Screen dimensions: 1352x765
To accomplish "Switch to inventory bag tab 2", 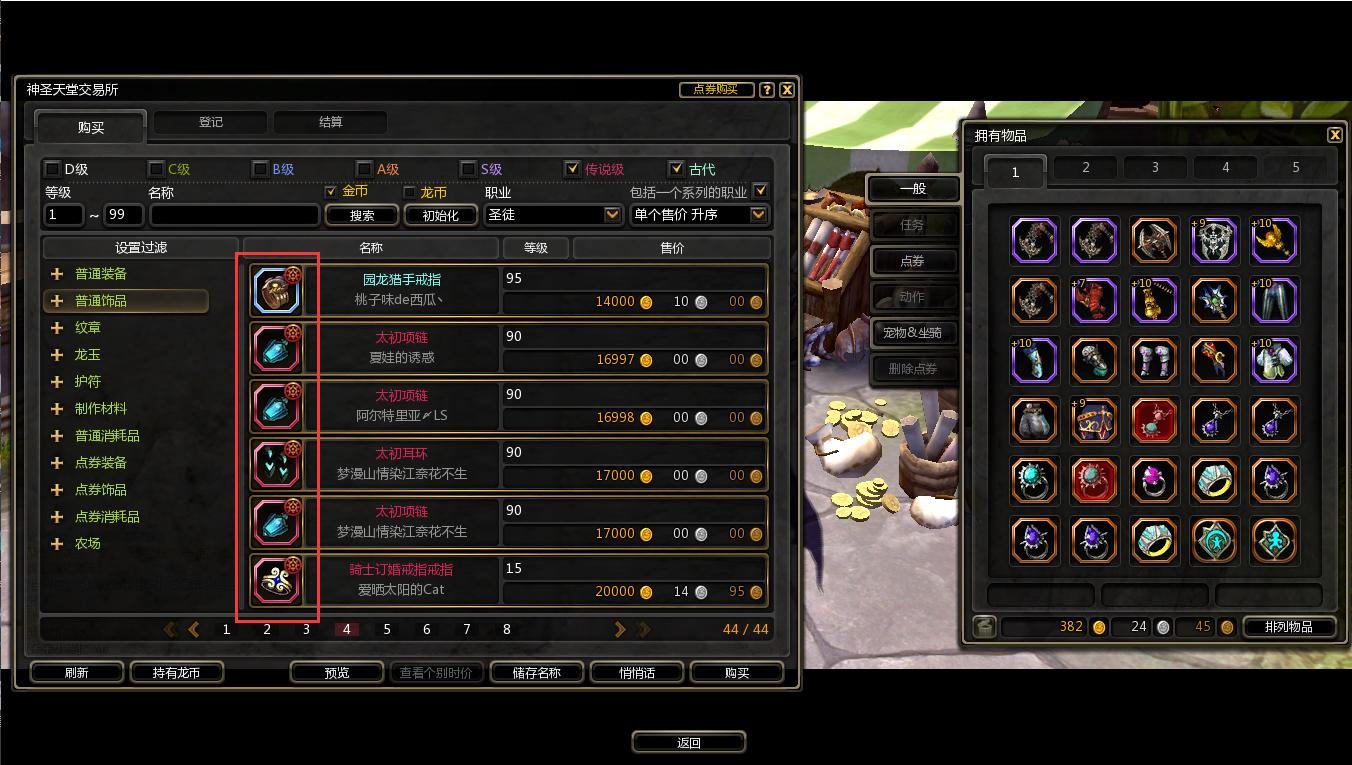I will [x=1085, y=168].
